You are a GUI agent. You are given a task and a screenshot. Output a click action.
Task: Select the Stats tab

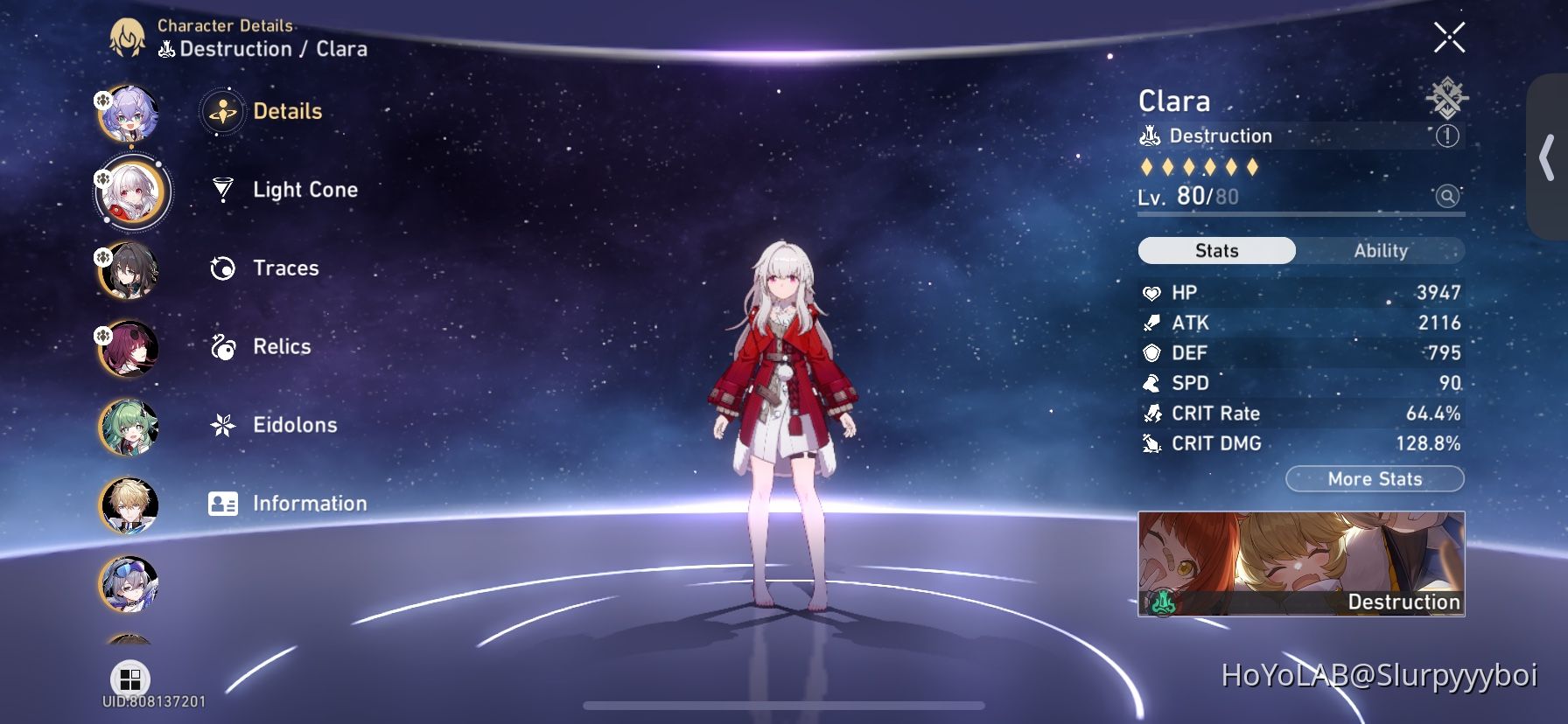tap(1215, 251)
